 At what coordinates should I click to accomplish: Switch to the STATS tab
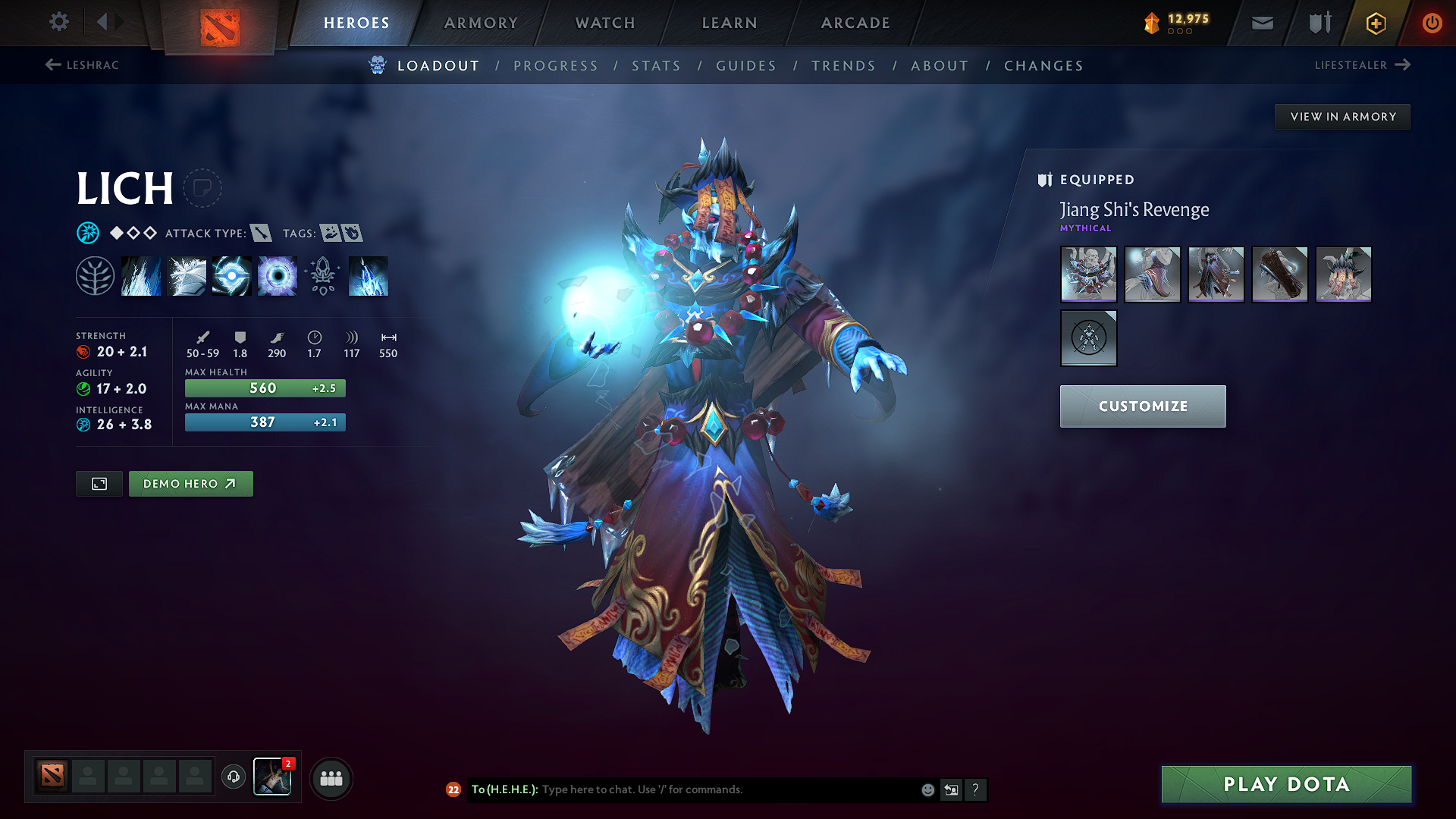click(x=657, y=66)
